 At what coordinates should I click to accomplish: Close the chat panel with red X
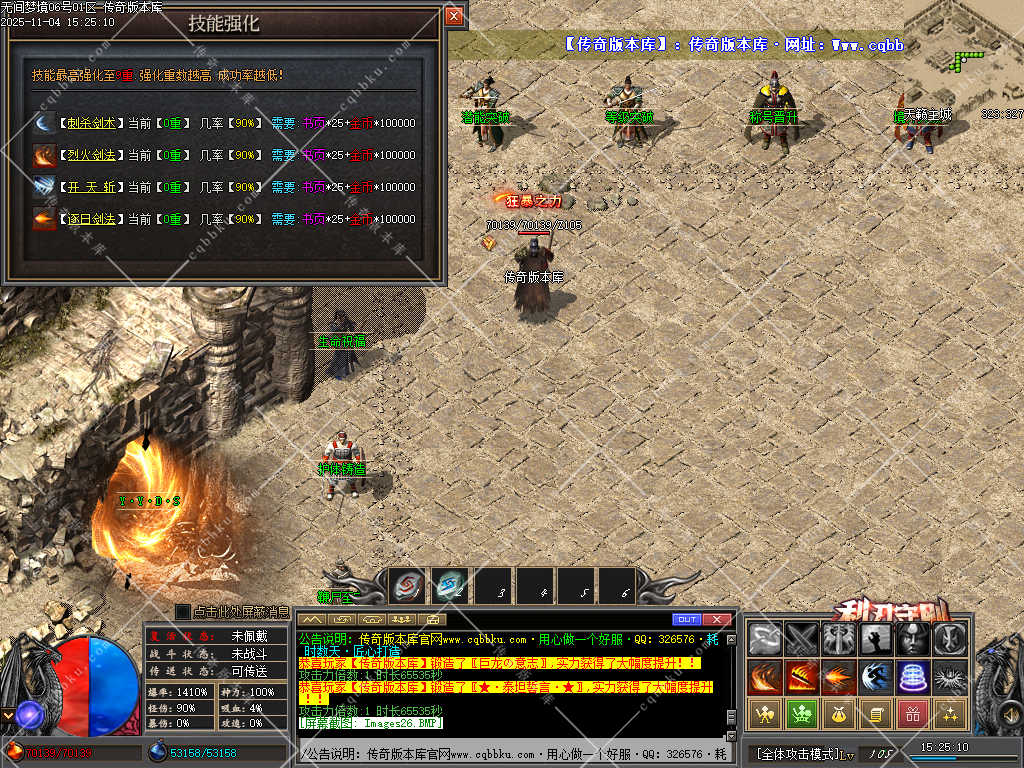pos(717,619)
